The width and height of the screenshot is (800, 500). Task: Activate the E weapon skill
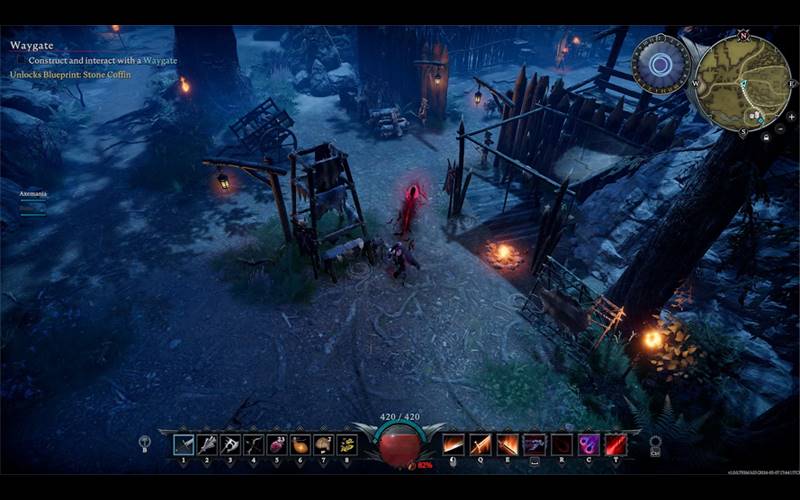pyautogui.click(x=508, y=445)
